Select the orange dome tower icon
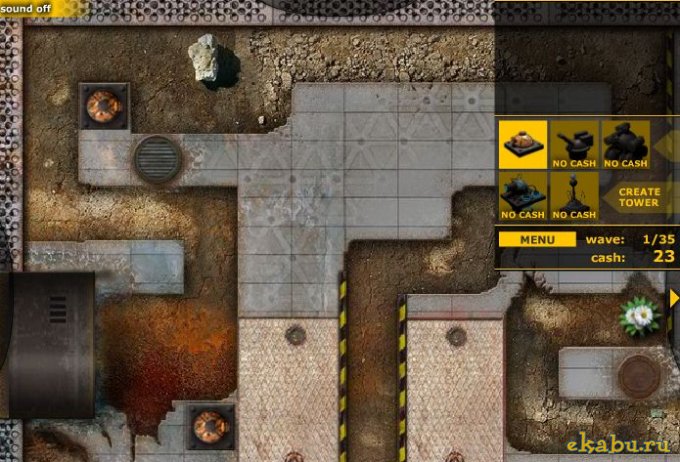Screen dimensions: 680x462 pyautogui.click(x=522, y=144)
